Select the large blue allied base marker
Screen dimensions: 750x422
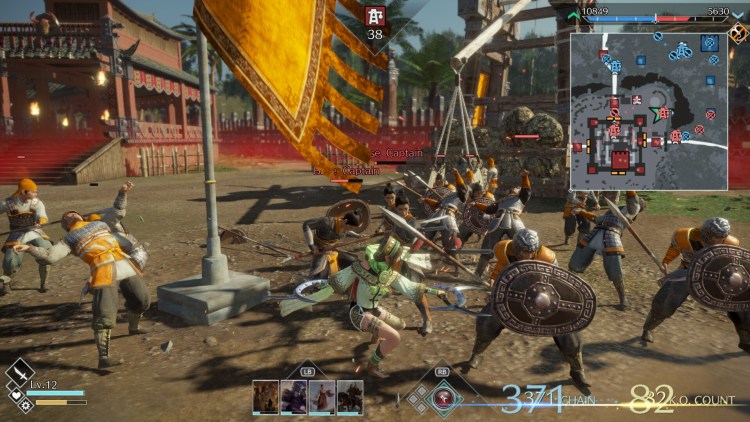[710, 44]
